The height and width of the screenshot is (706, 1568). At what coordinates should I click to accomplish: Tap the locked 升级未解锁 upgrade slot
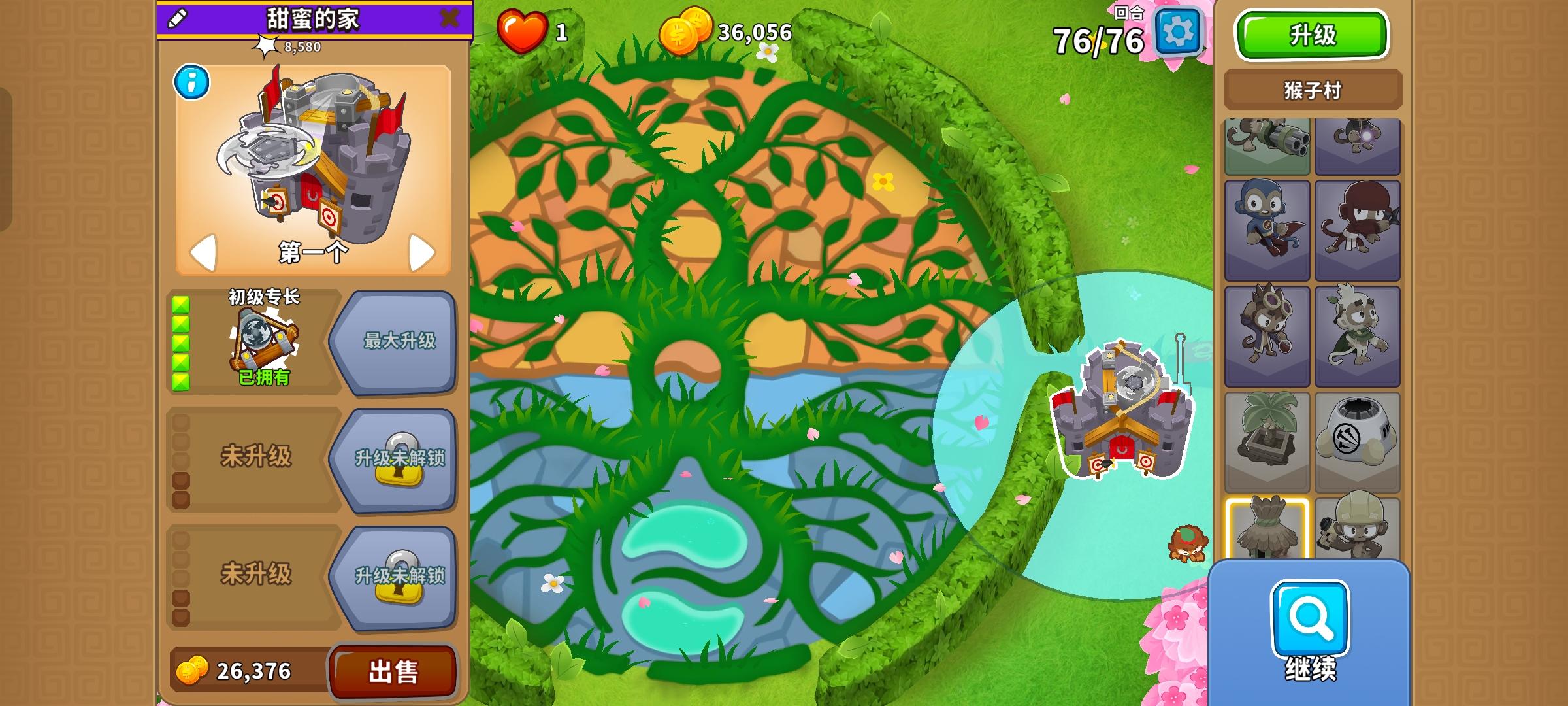(x=401, y=458)
